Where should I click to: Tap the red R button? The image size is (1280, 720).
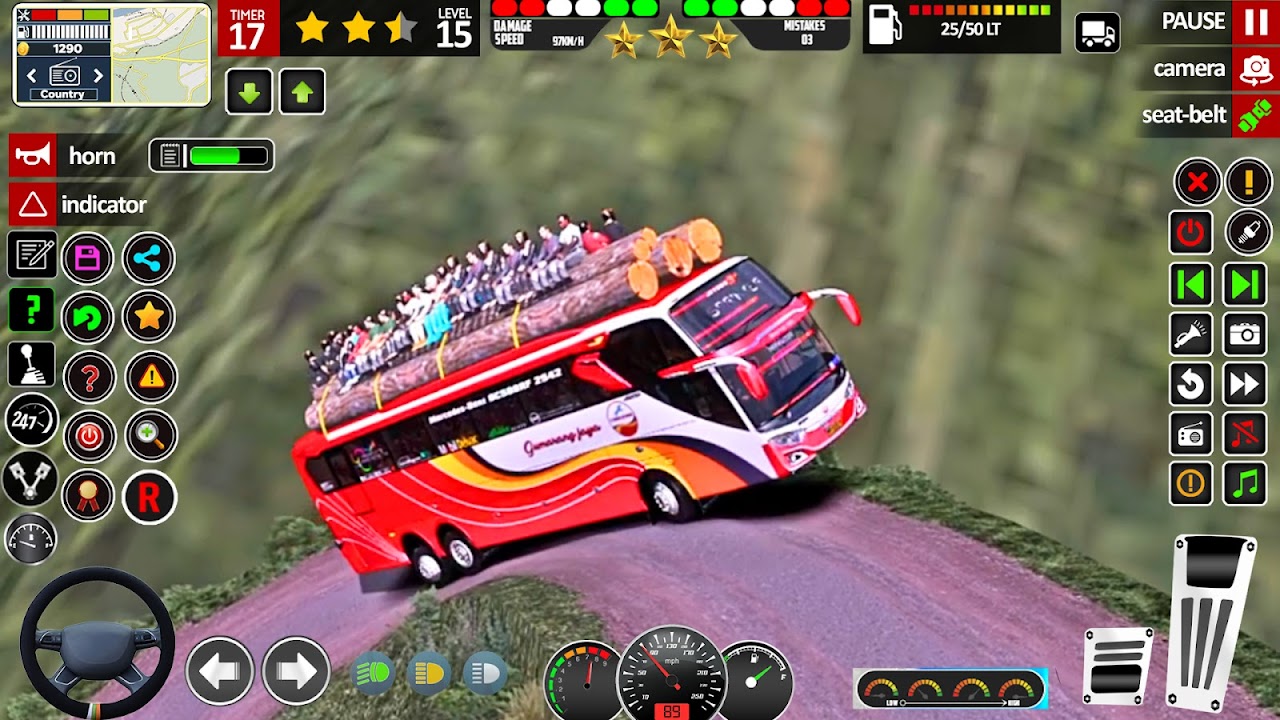(149, 498)
